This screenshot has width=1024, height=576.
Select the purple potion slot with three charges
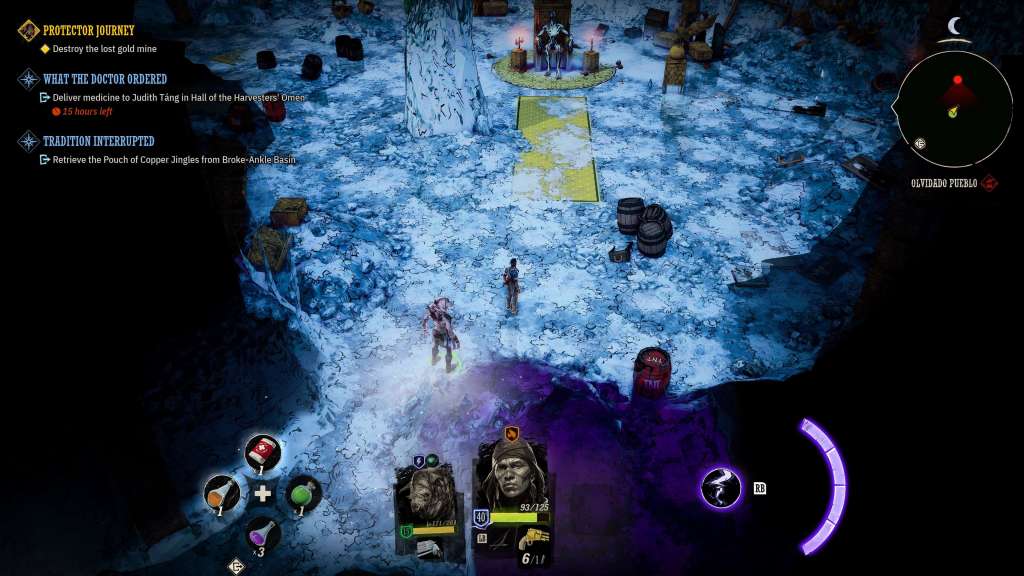(x=262, y=533)
